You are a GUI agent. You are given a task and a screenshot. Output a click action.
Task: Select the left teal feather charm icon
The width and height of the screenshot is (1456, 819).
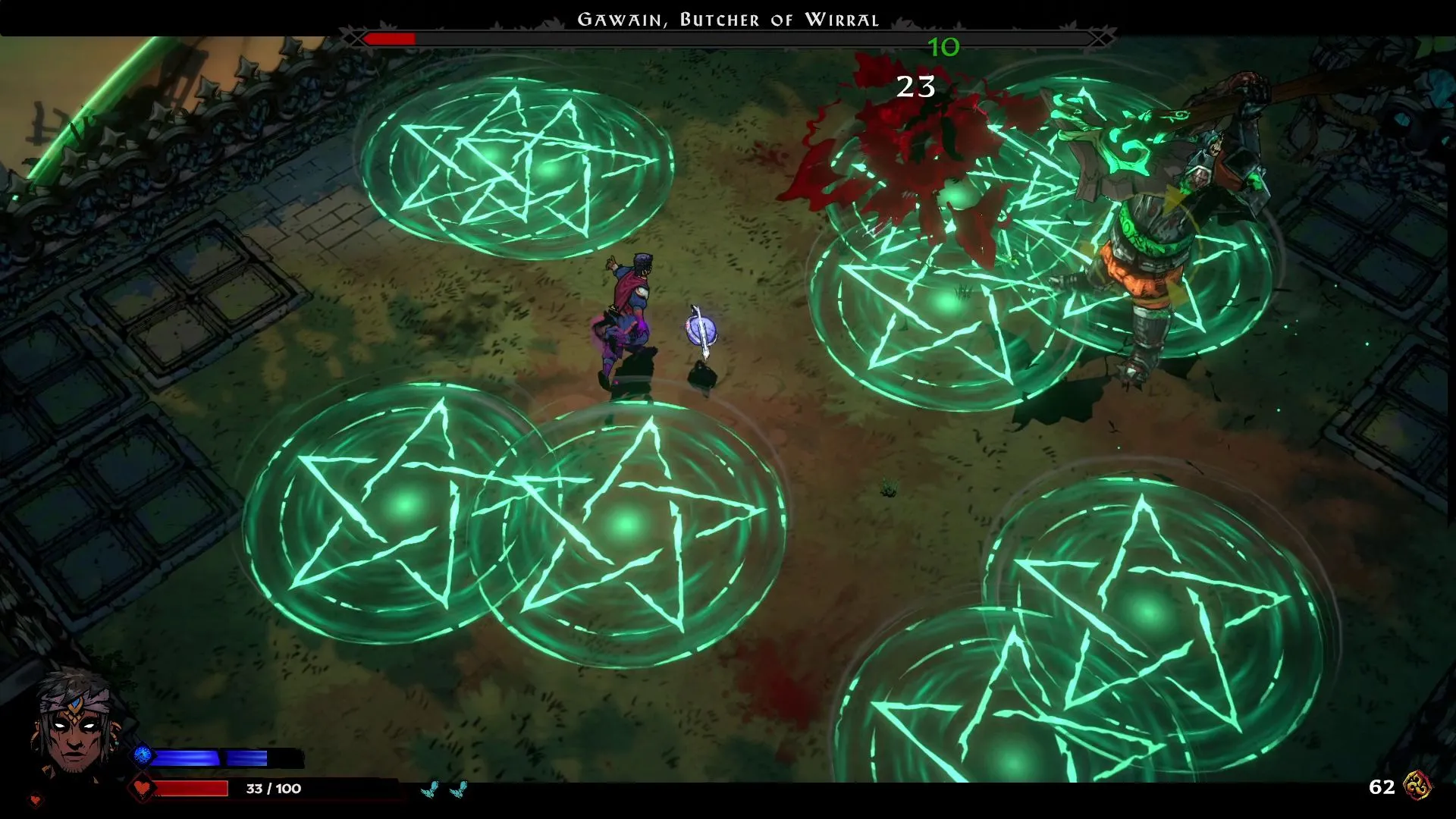click(x=428, y=787)
